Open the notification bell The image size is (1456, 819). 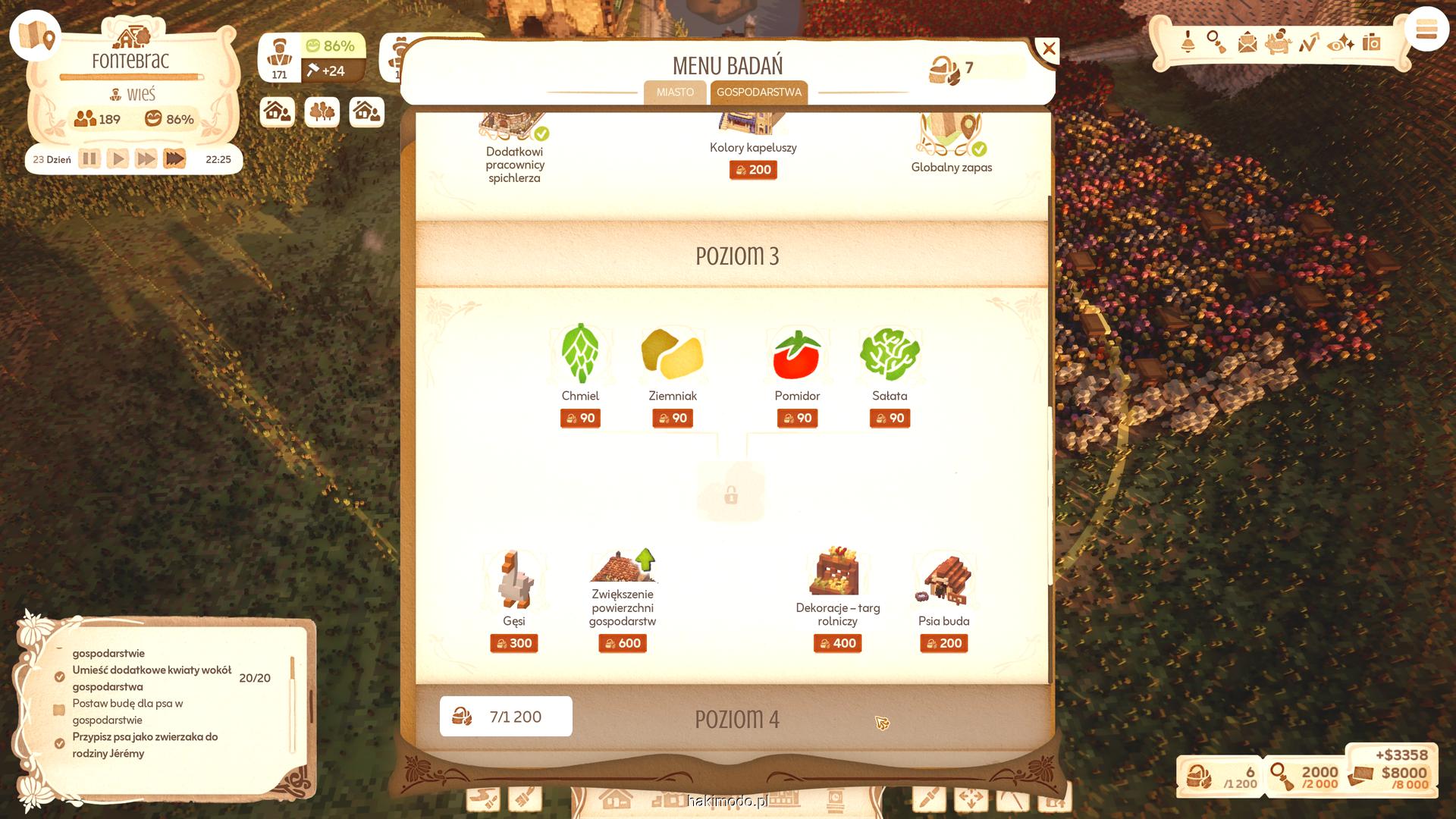click(1188, 42)
